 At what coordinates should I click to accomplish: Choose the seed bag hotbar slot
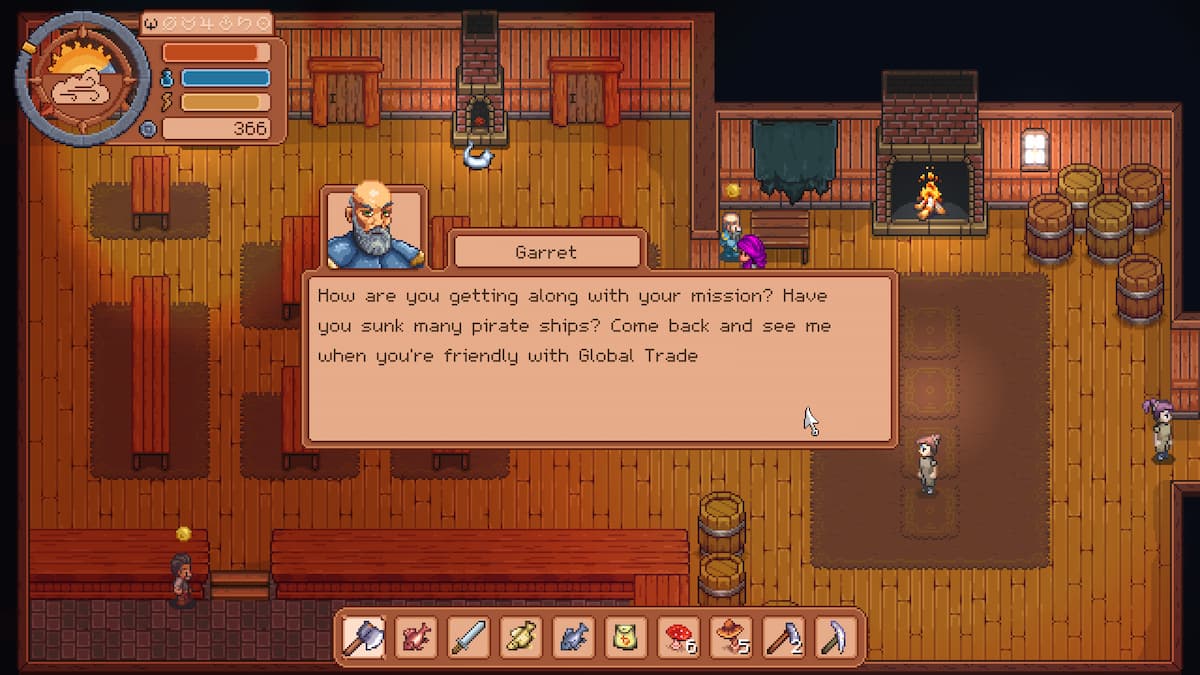click(x=625, y=635)
